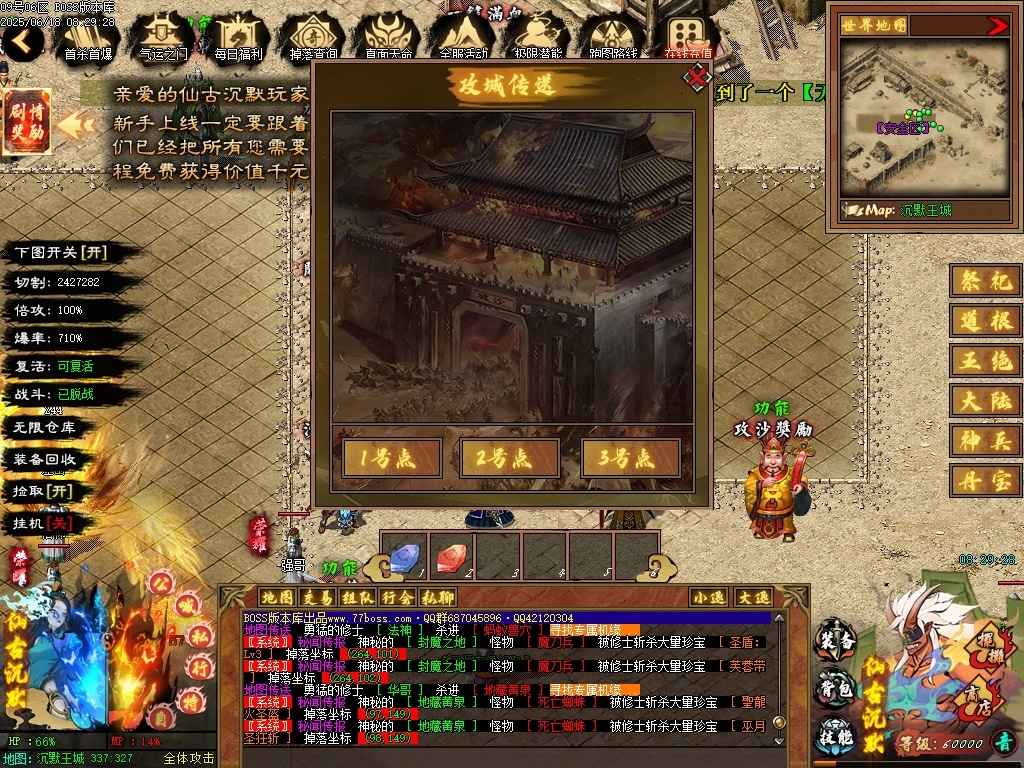This screenshot has height=768, width=1024.
Task: Open the 在线充值 recharge dice icon
Action: pos(688,36)
